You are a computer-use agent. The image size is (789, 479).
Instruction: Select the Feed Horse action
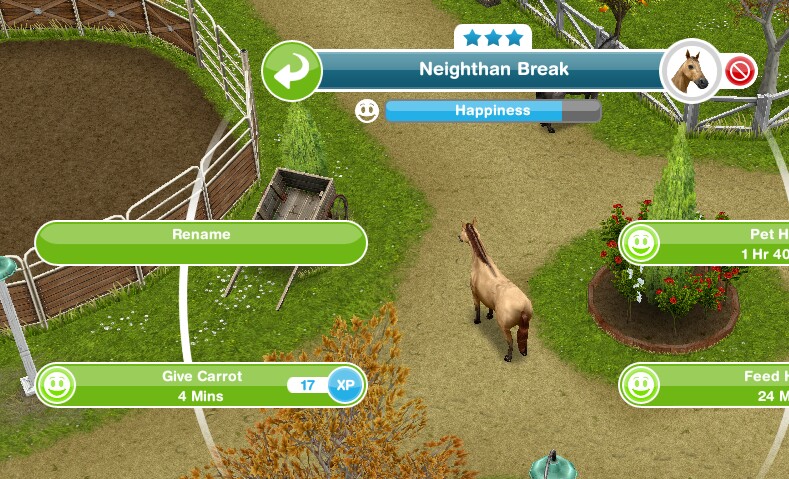[x=704, y=386]
